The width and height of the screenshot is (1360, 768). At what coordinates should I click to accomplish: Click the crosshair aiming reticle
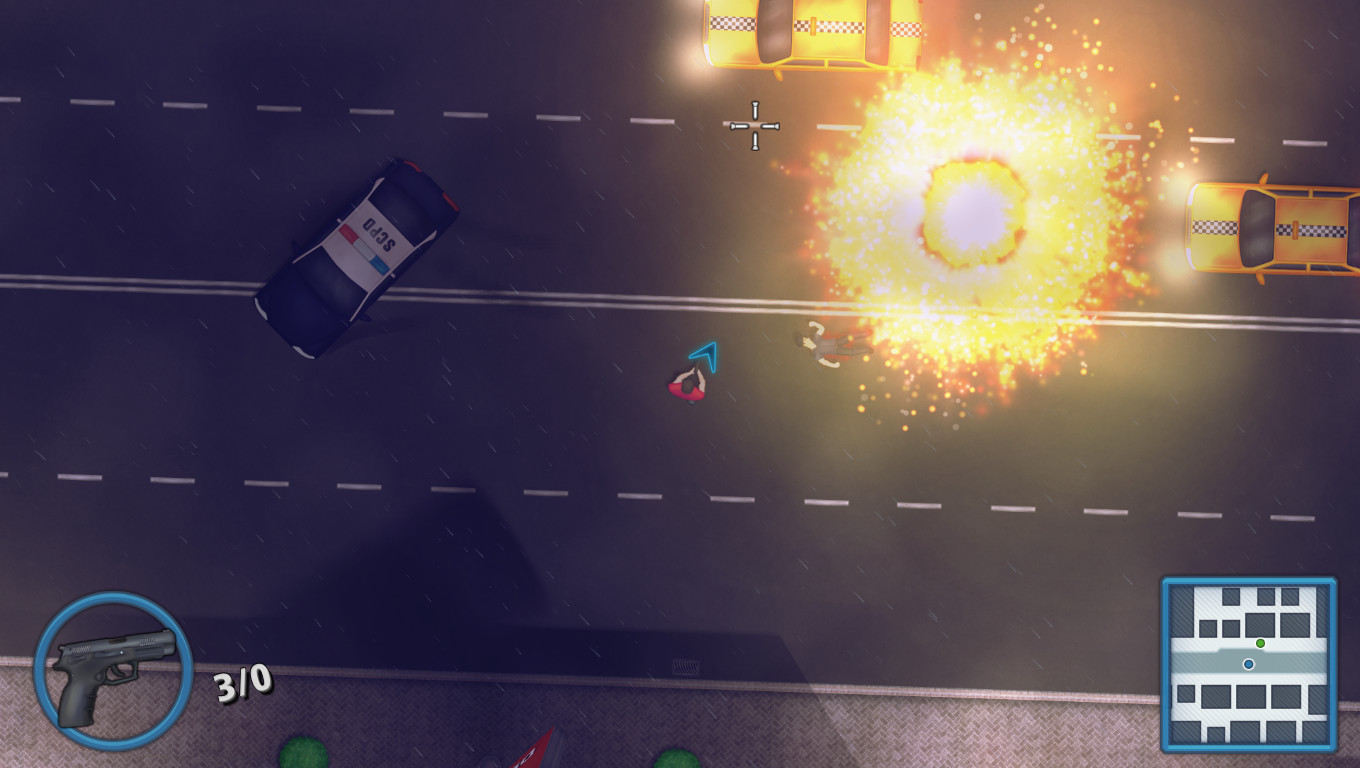(x=753, y=126)
